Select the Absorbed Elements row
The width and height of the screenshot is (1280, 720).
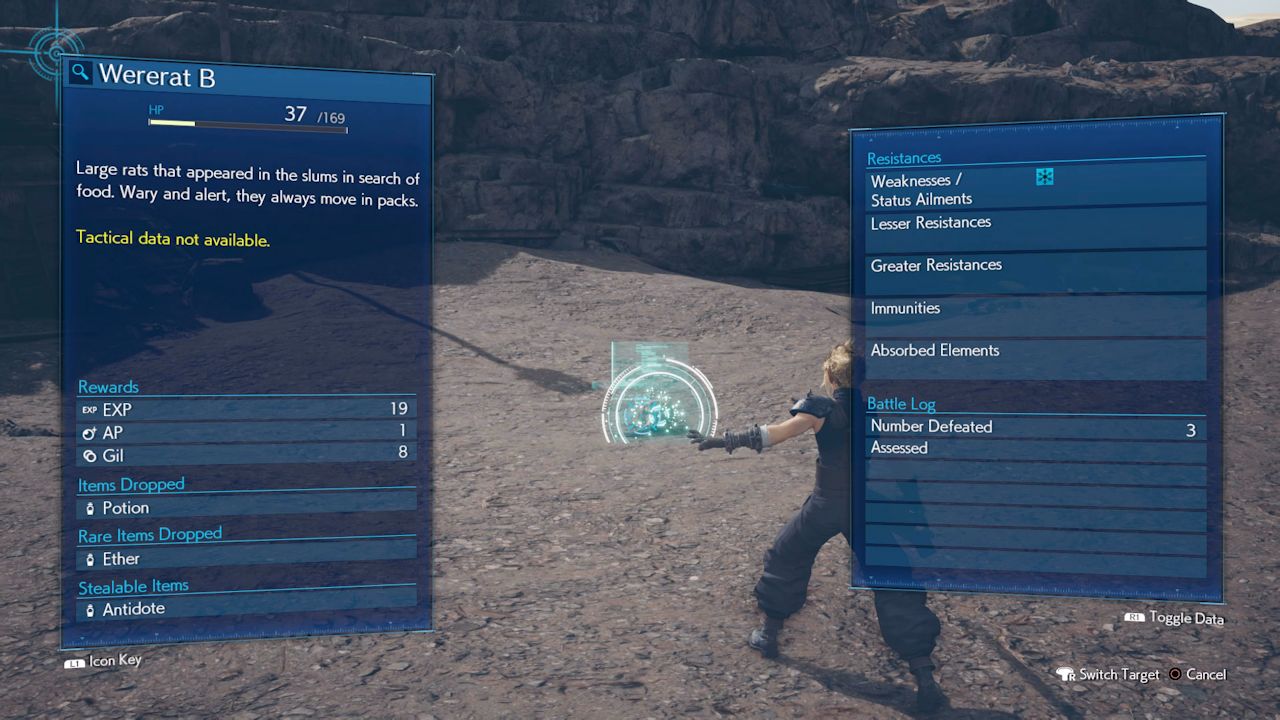click(1036, 352)
